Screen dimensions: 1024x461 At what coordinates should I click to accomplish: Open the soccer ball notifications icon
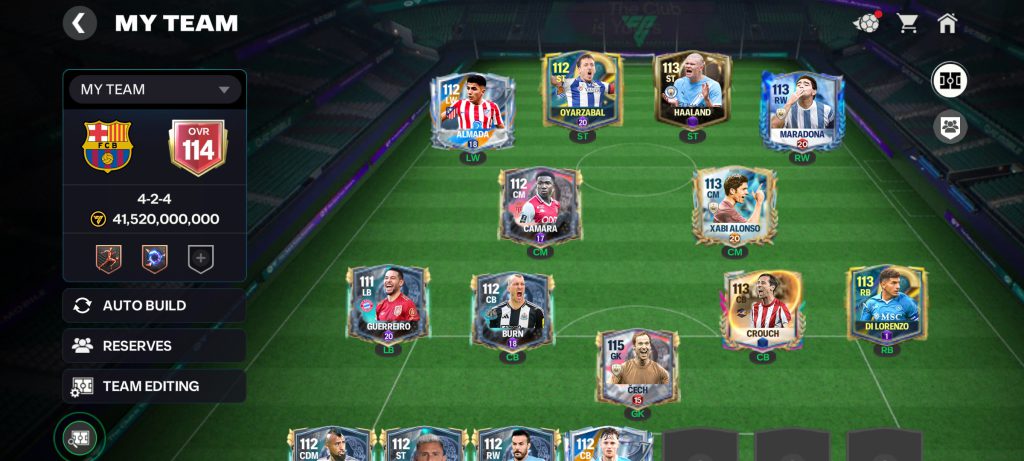(x=866, y=23)
